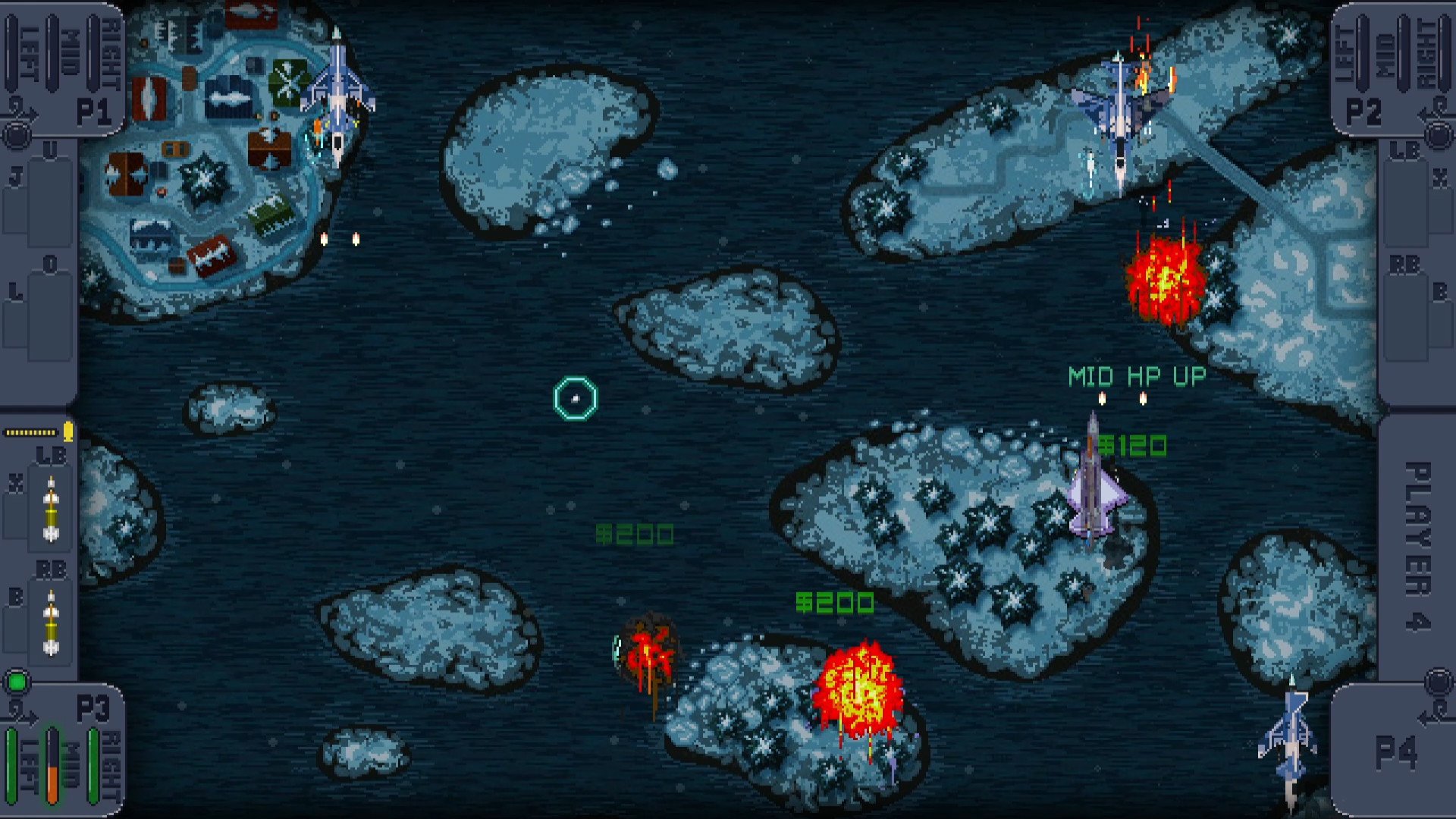Toggle the dark round indicator beside the P2 panel
This screenshot has height=819, width=1456.
tap(1439, 137)
